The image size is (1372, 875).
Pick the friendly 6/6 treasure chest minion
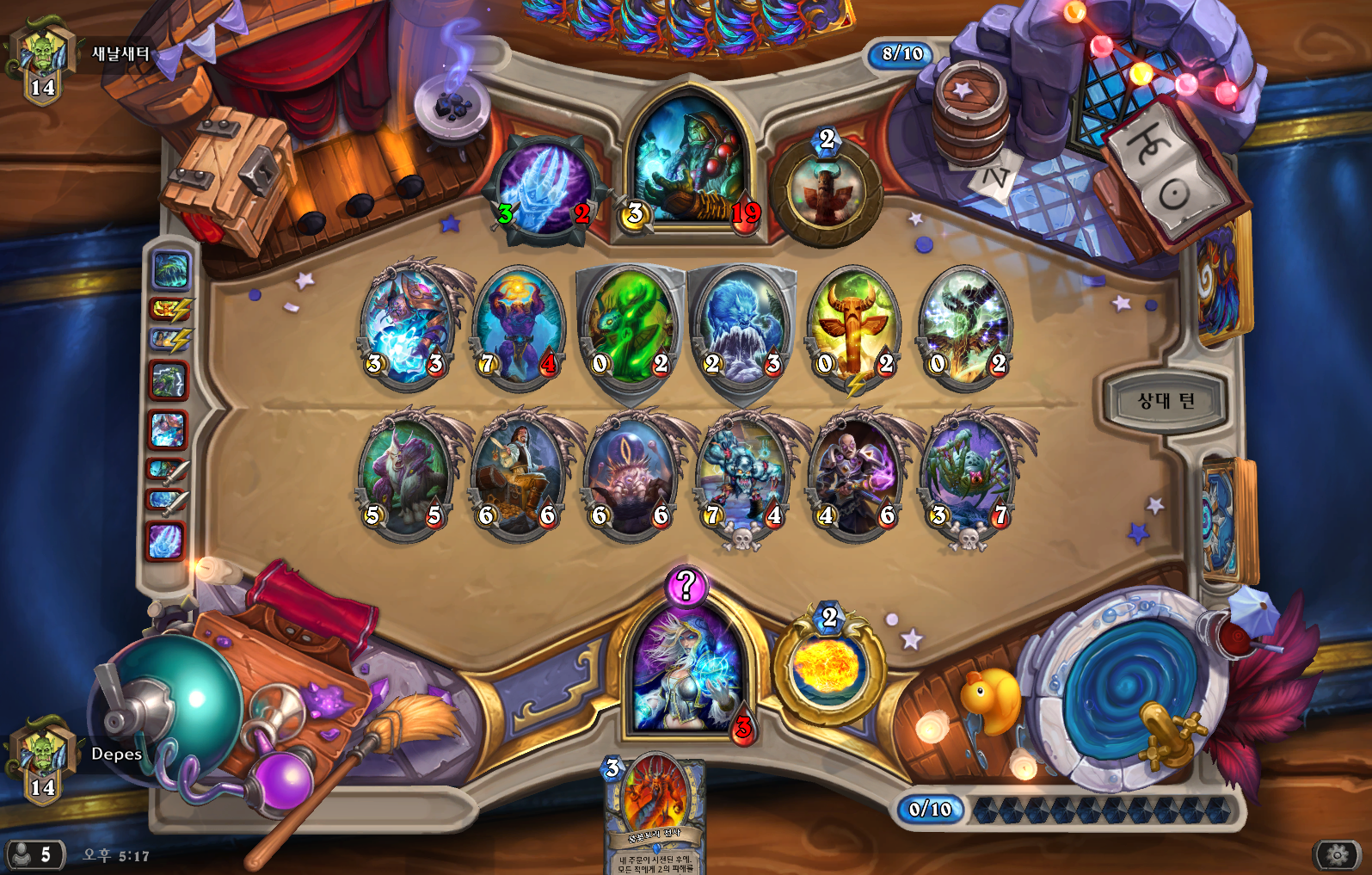tap(518, 475)
